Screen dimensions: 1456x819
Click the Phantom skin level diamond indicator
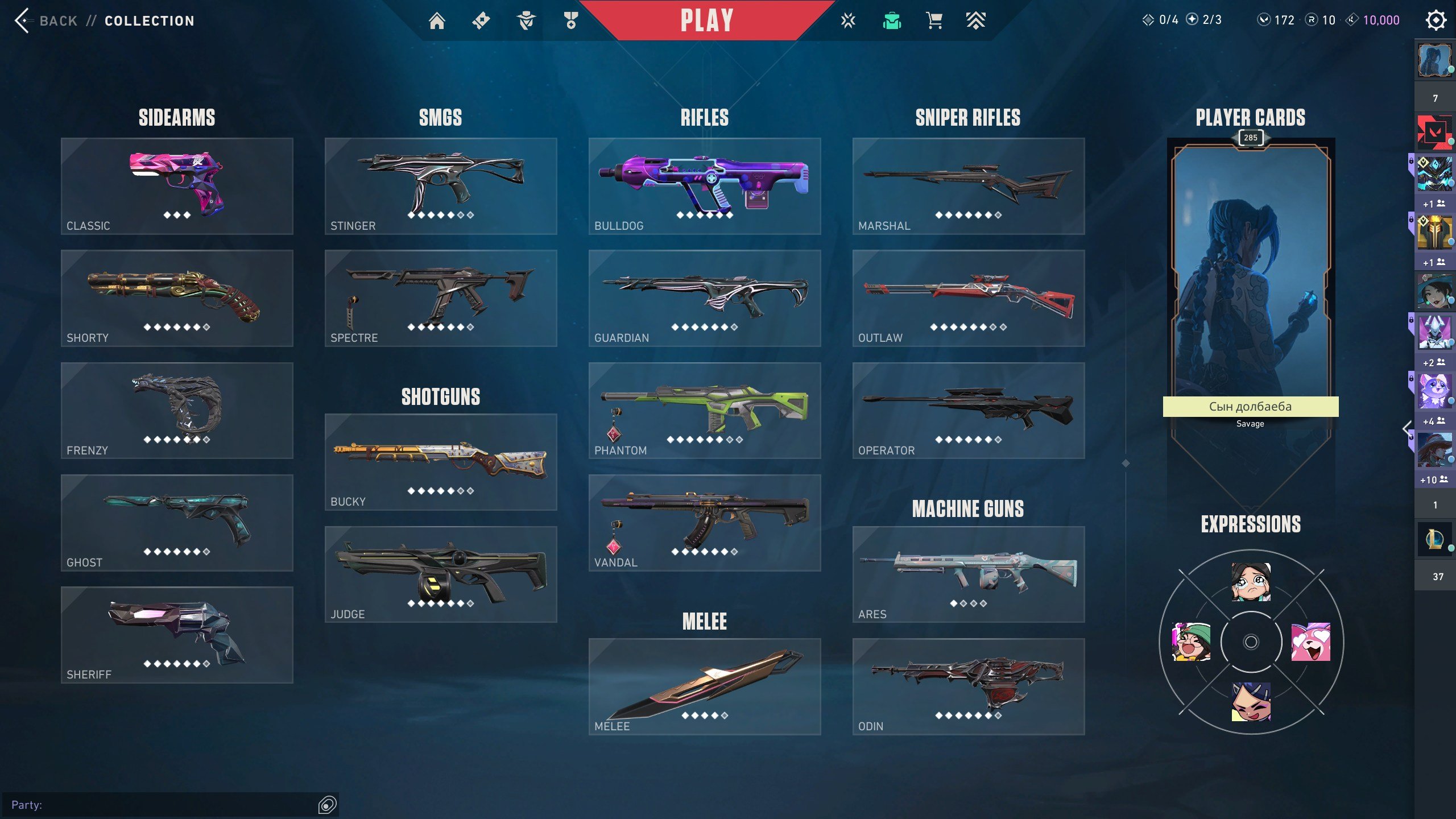(705, 440)
